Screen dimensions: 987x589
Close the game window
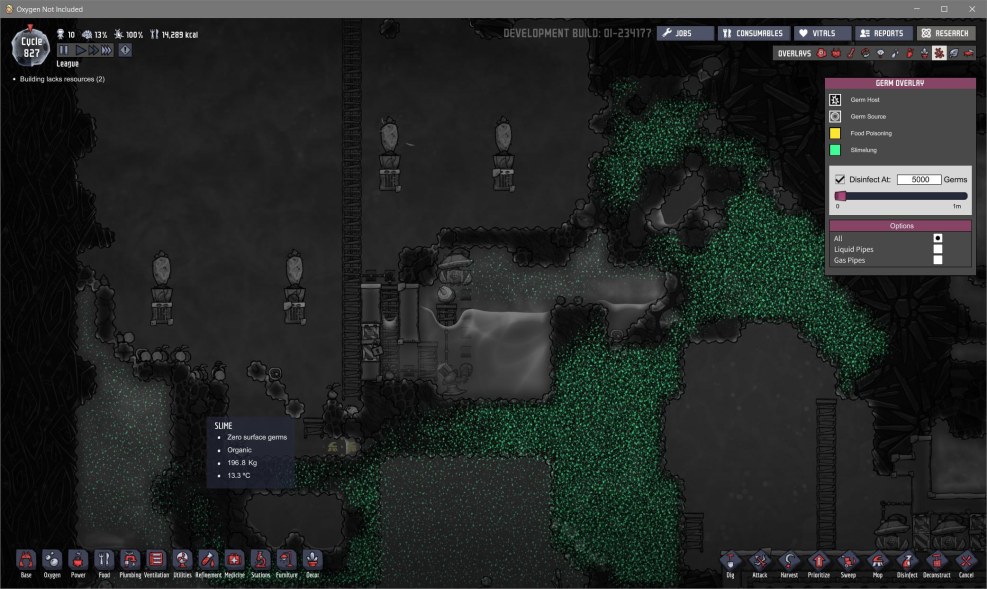pyautogui.click(x=970, y=8)
